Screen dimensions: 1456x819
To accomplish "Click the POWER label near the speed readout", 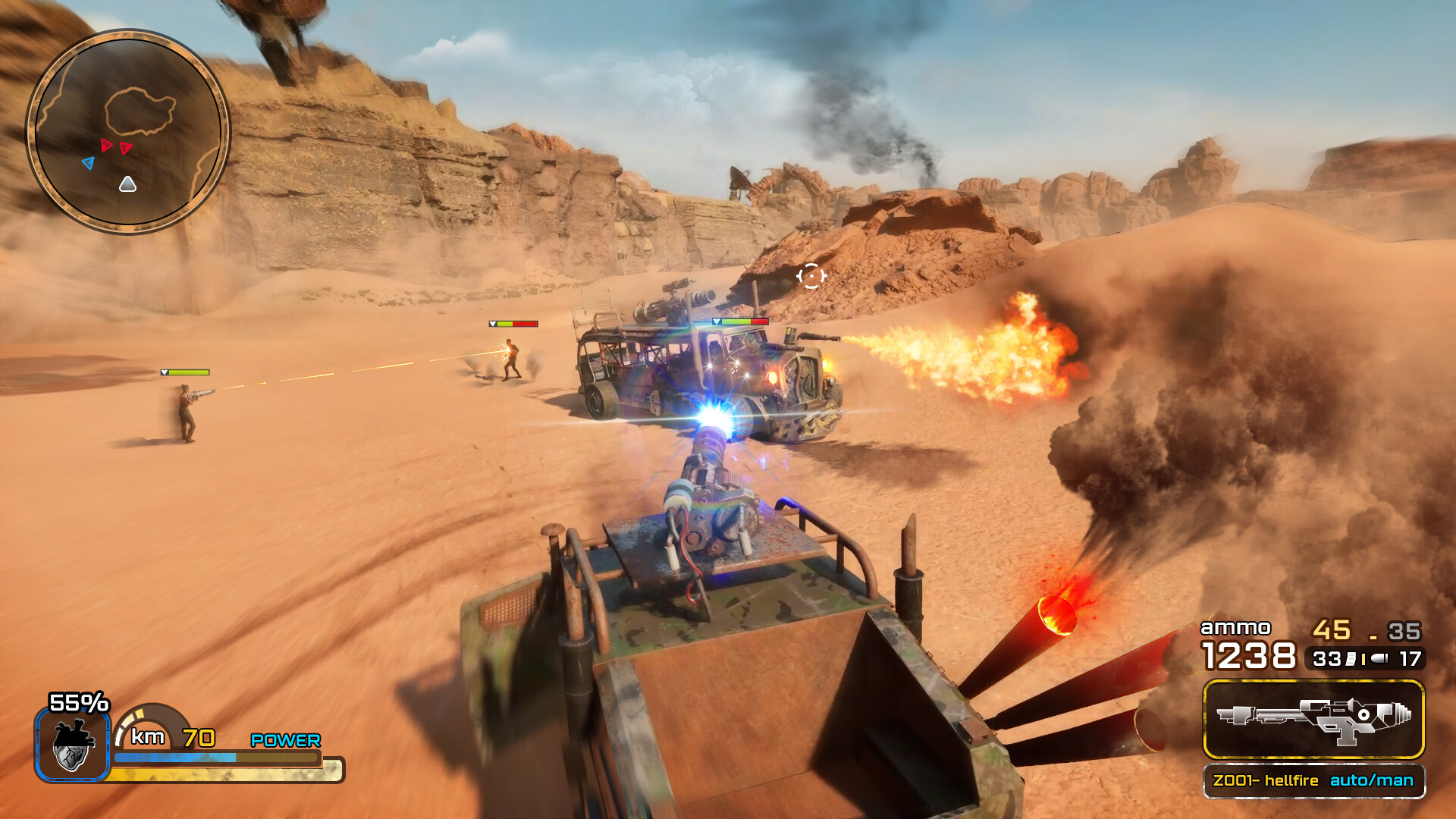I will point(284,739).
